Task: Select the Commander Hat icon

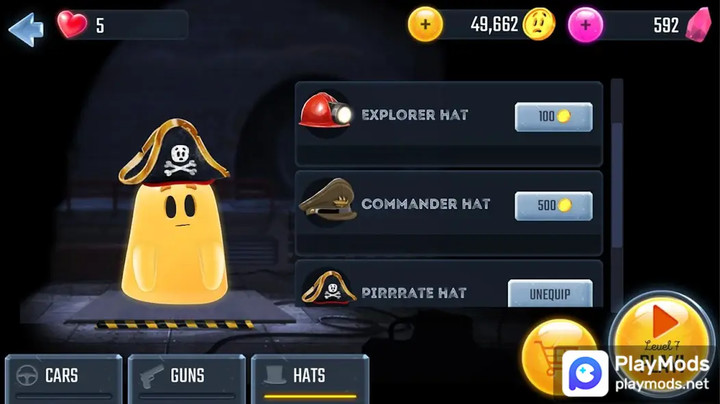Action: coord(326,201)
